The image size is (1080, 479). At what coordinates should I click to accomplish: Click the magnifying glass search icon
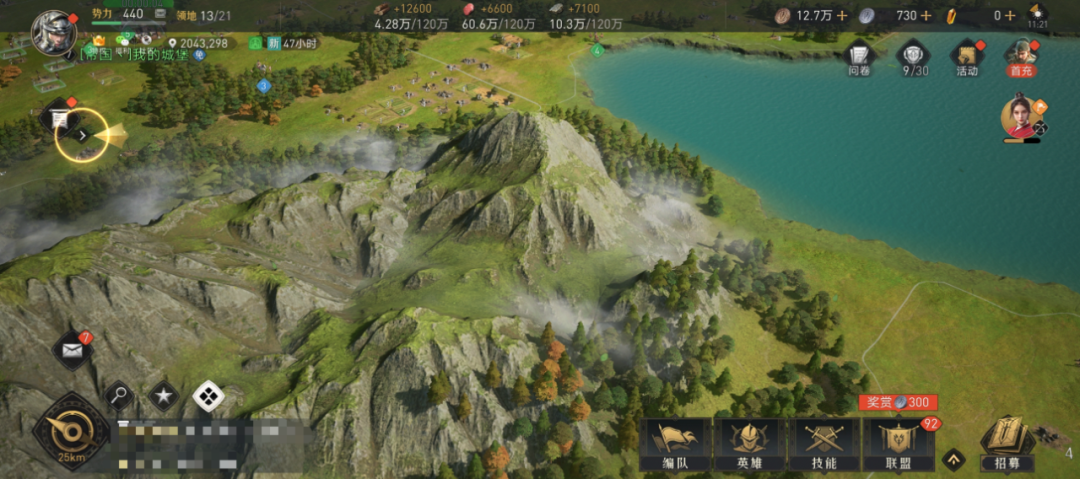[119, 396]
